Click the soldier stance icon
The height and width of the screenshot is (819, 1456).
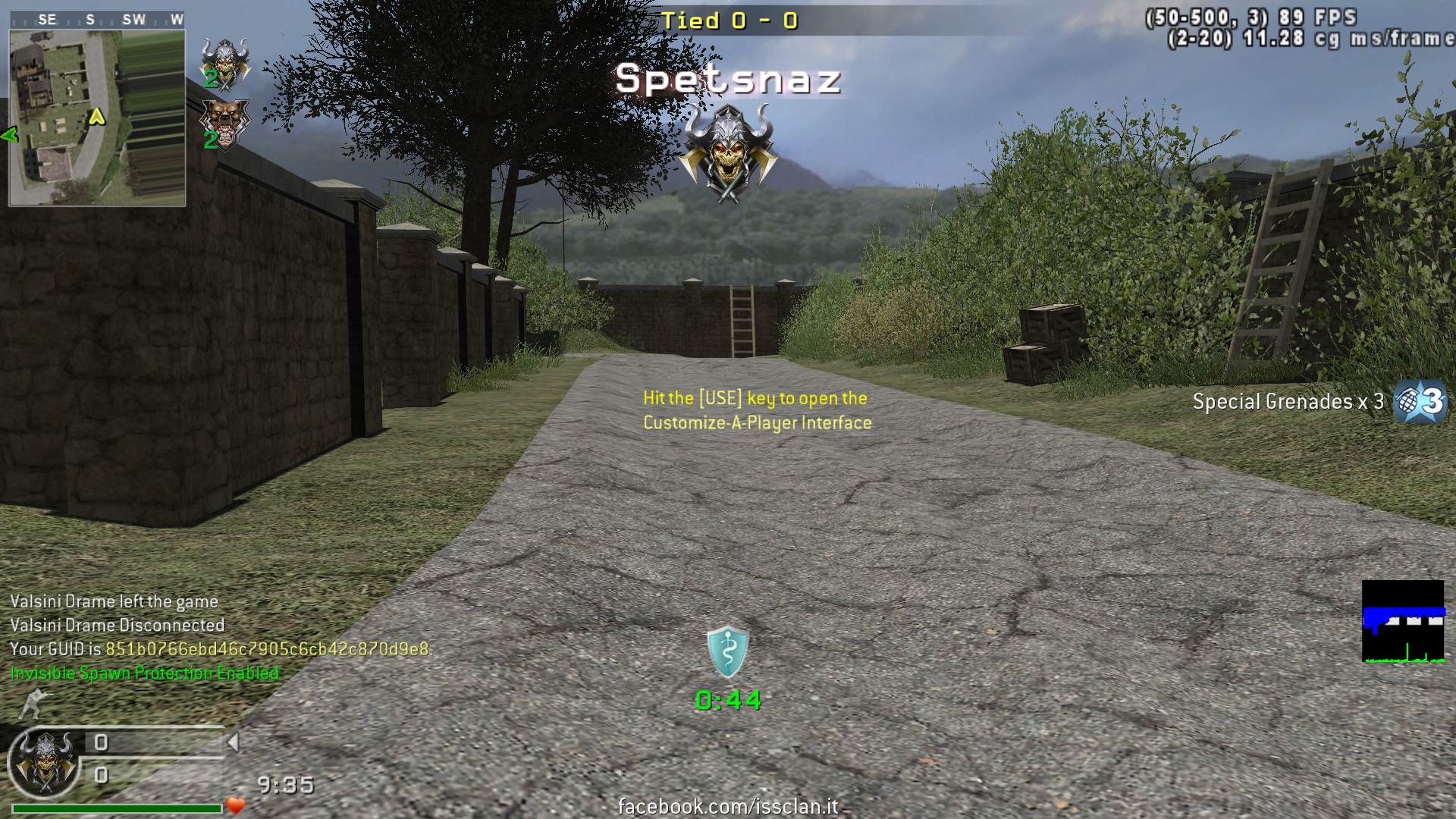(32, 704)
